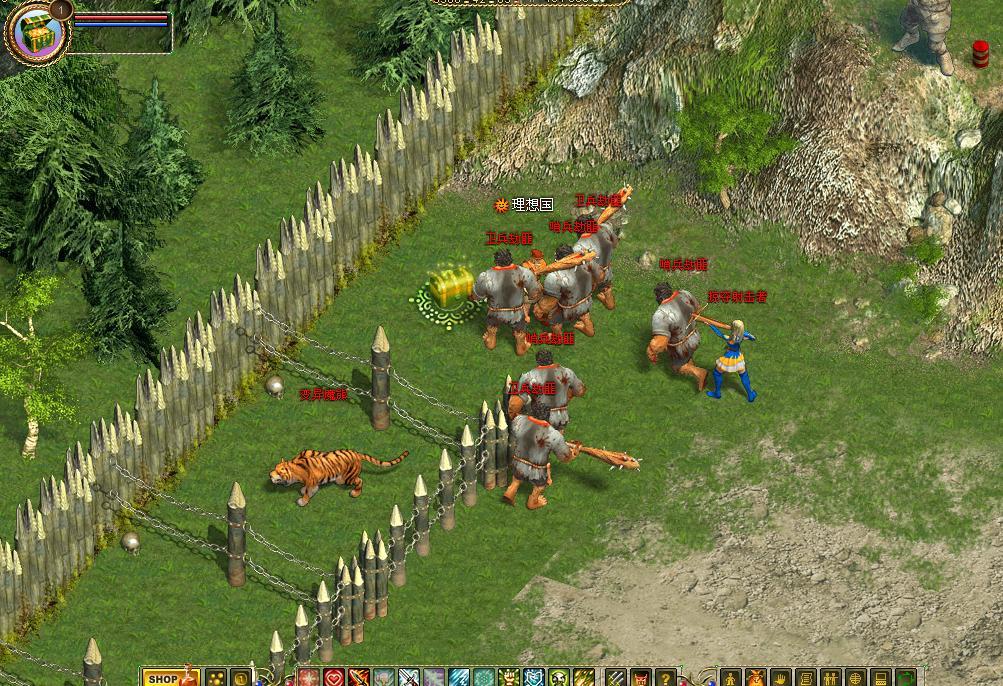
Task: Use the blue shield skill
Action: pyautogui.click(x=535, y=679)
